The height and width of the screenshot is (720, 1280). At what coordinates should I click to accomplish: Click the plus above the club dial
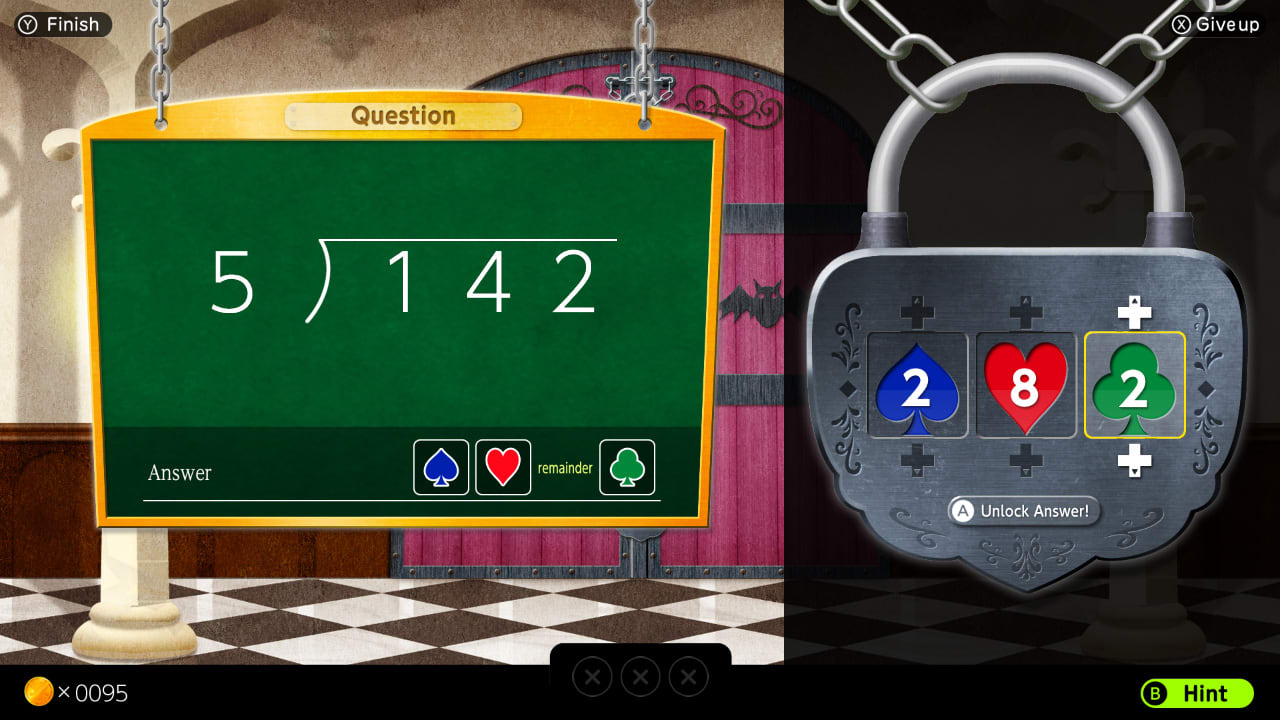coord(1134,309)
